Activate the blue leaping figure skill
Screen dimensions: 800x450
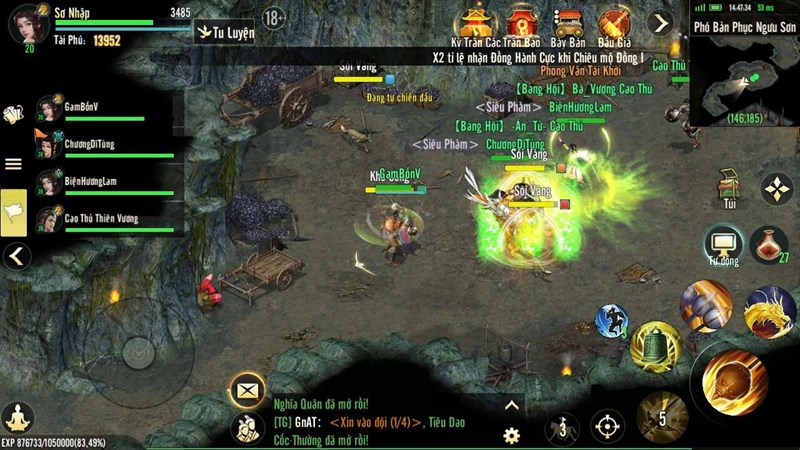coord(612,321)
